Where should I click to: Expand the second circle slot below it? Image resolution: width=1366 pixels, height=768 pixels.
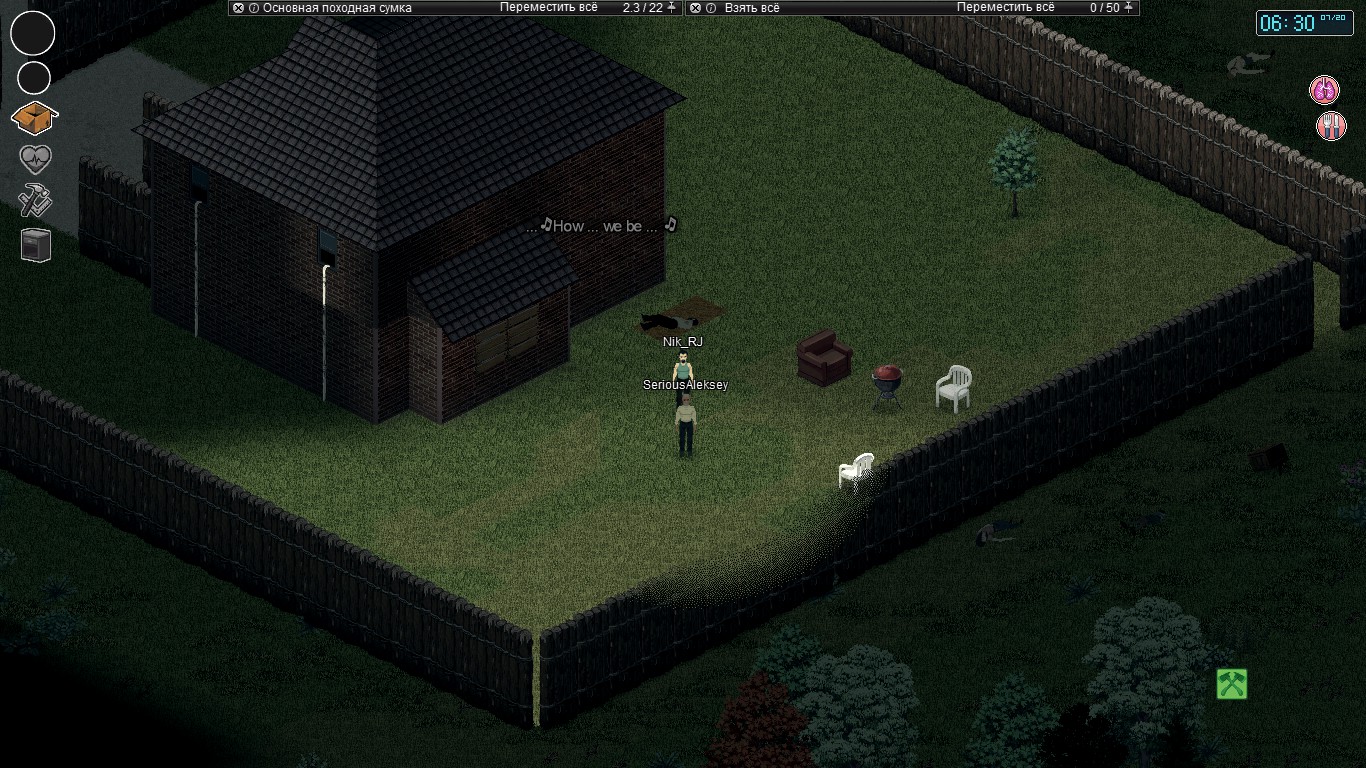[33, 77]
